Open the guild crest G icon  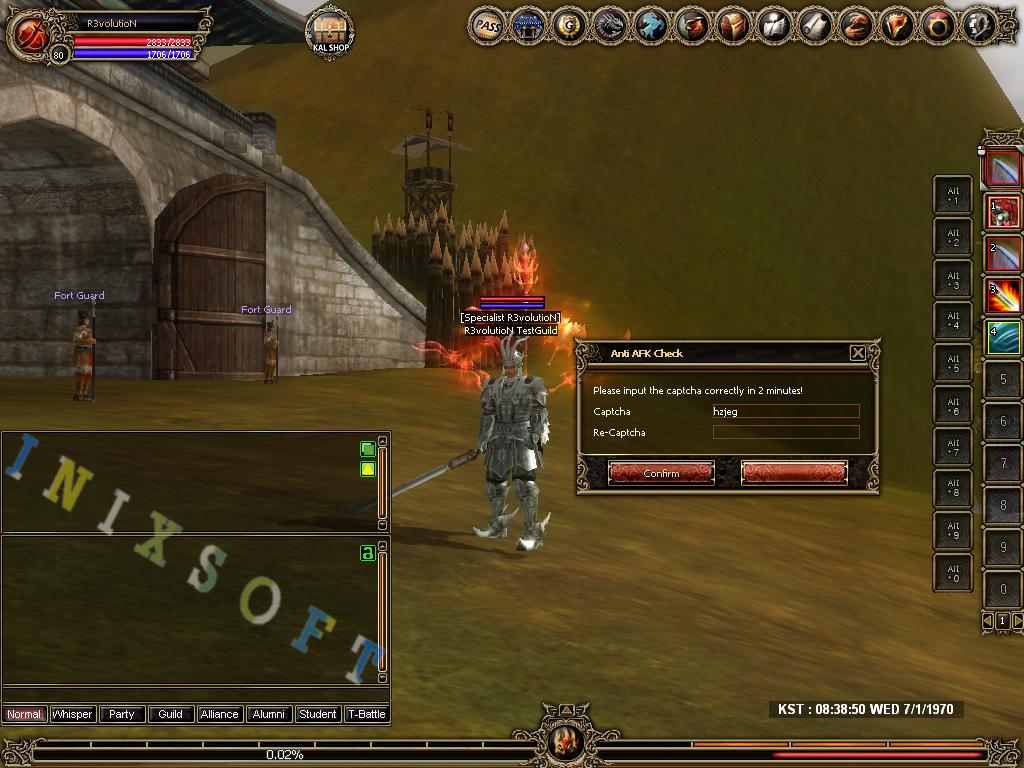(569, 27)
